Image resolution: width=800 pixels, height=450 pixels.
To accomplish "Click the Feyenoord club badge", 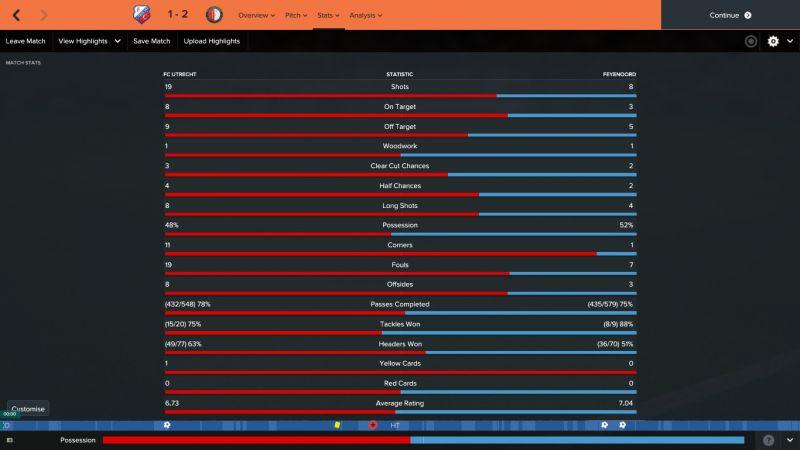I will tap(214, 15).
